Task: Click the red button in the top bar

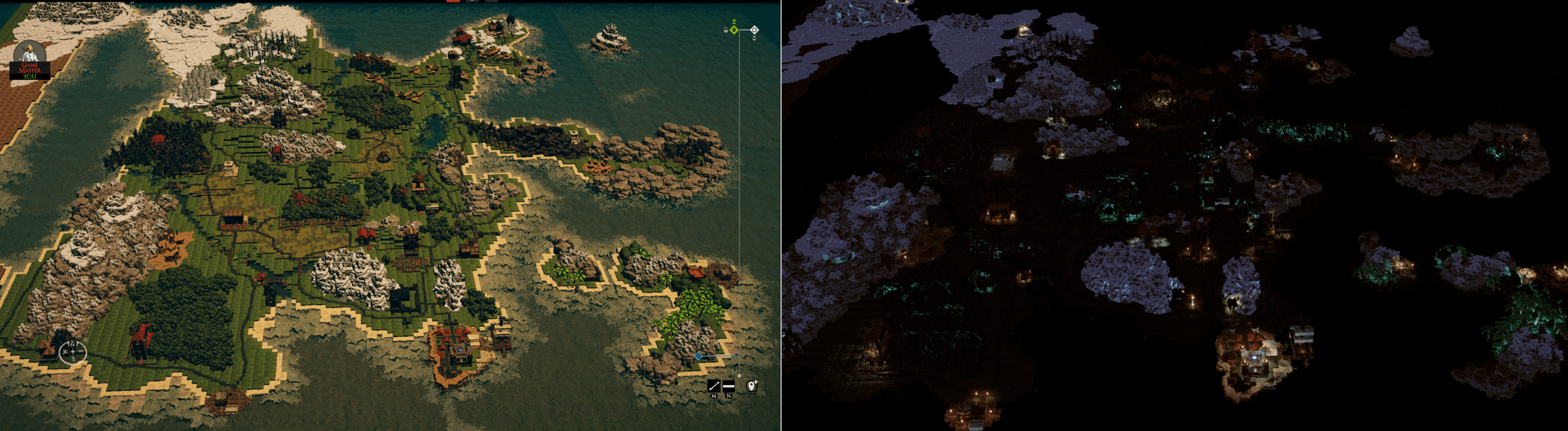Action: click(x=454, y=2)
